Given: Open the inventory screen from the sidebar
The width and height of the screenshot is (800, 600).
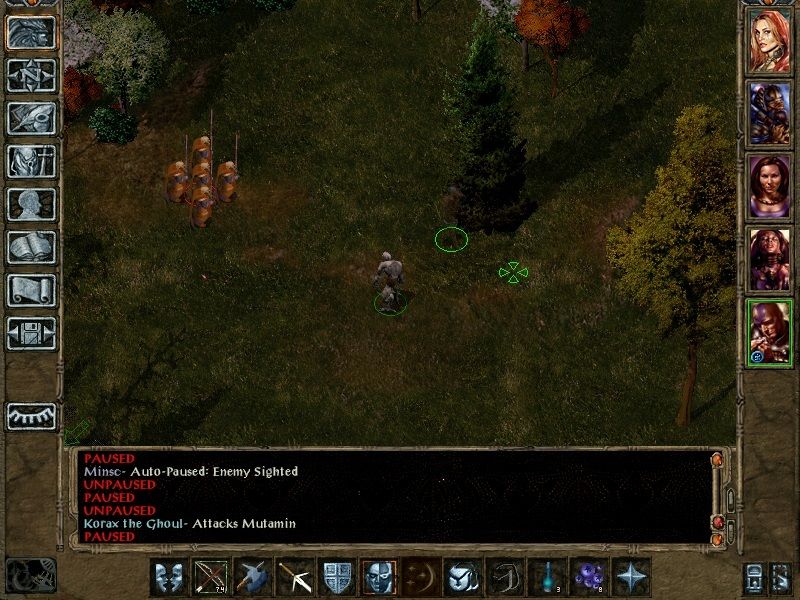Looking at the screenshot, I should pyautogui.click(x=31, y=161).
